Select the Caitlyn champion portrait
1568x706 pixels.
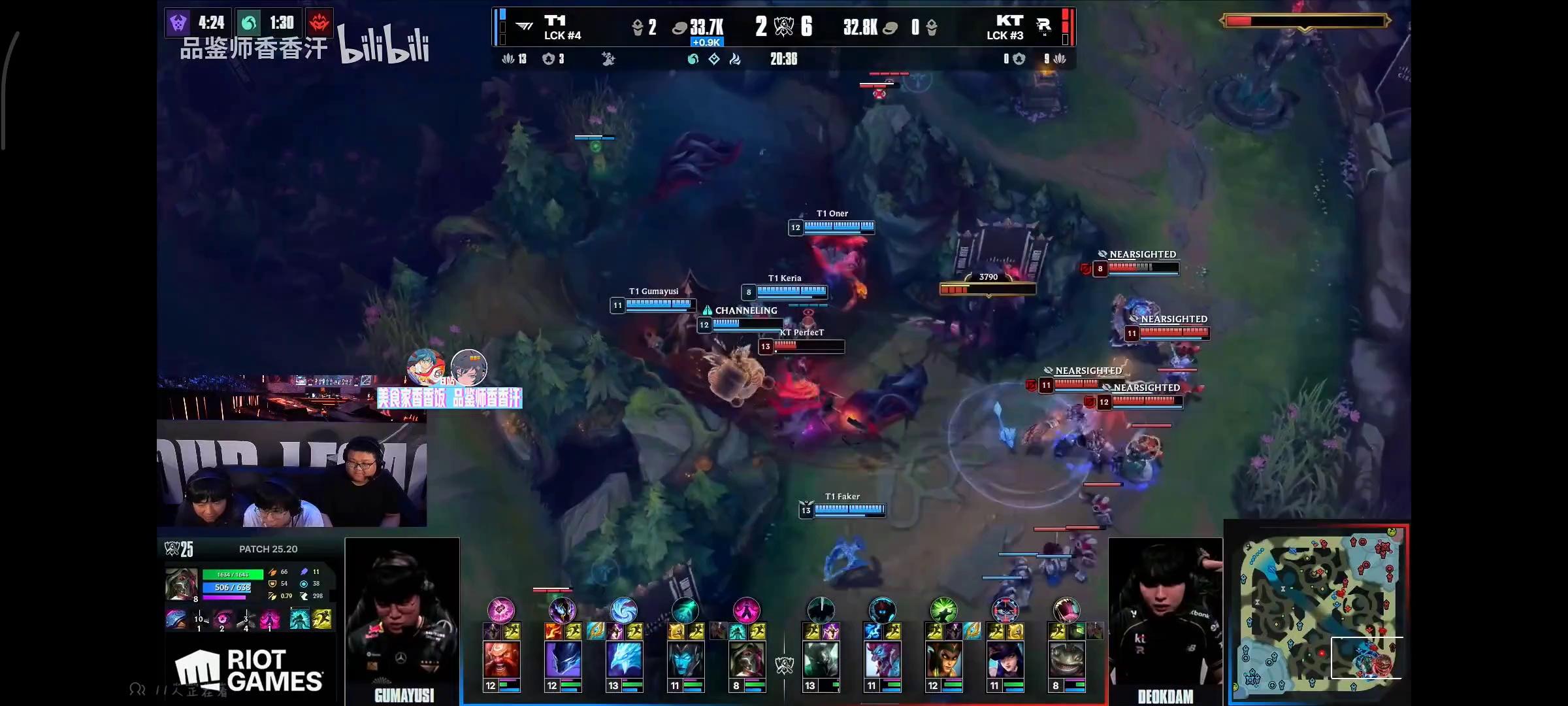[1005, 660]
